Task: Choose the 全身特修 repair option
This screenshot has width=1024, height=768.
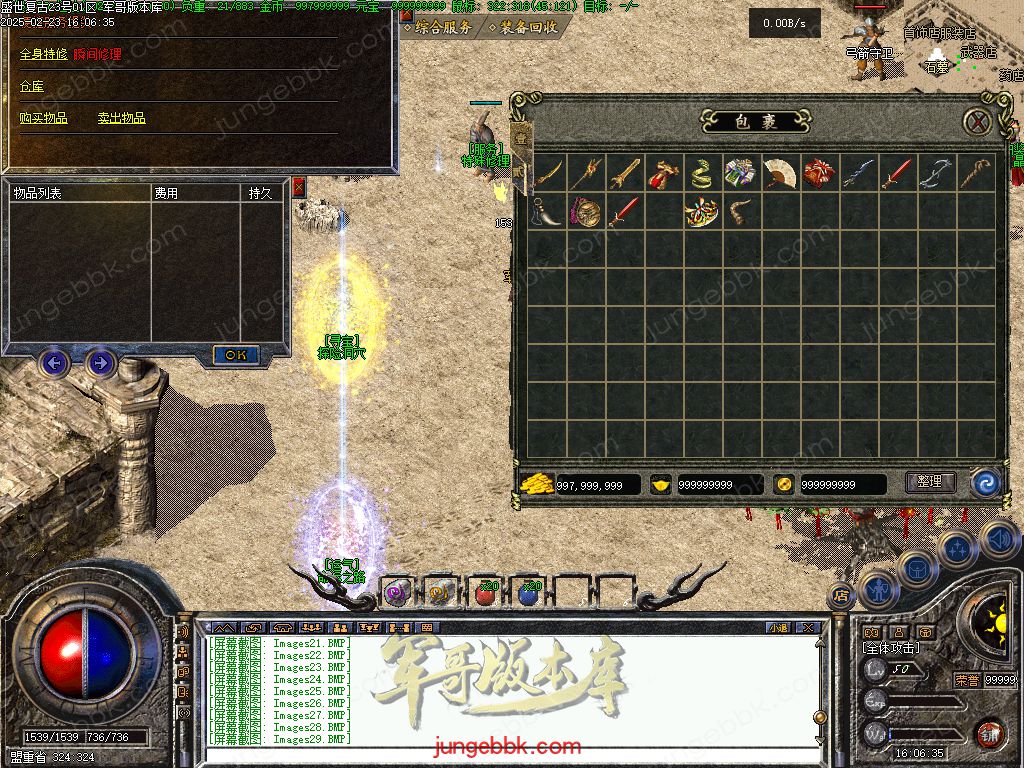Action: [x=44, y=54]
